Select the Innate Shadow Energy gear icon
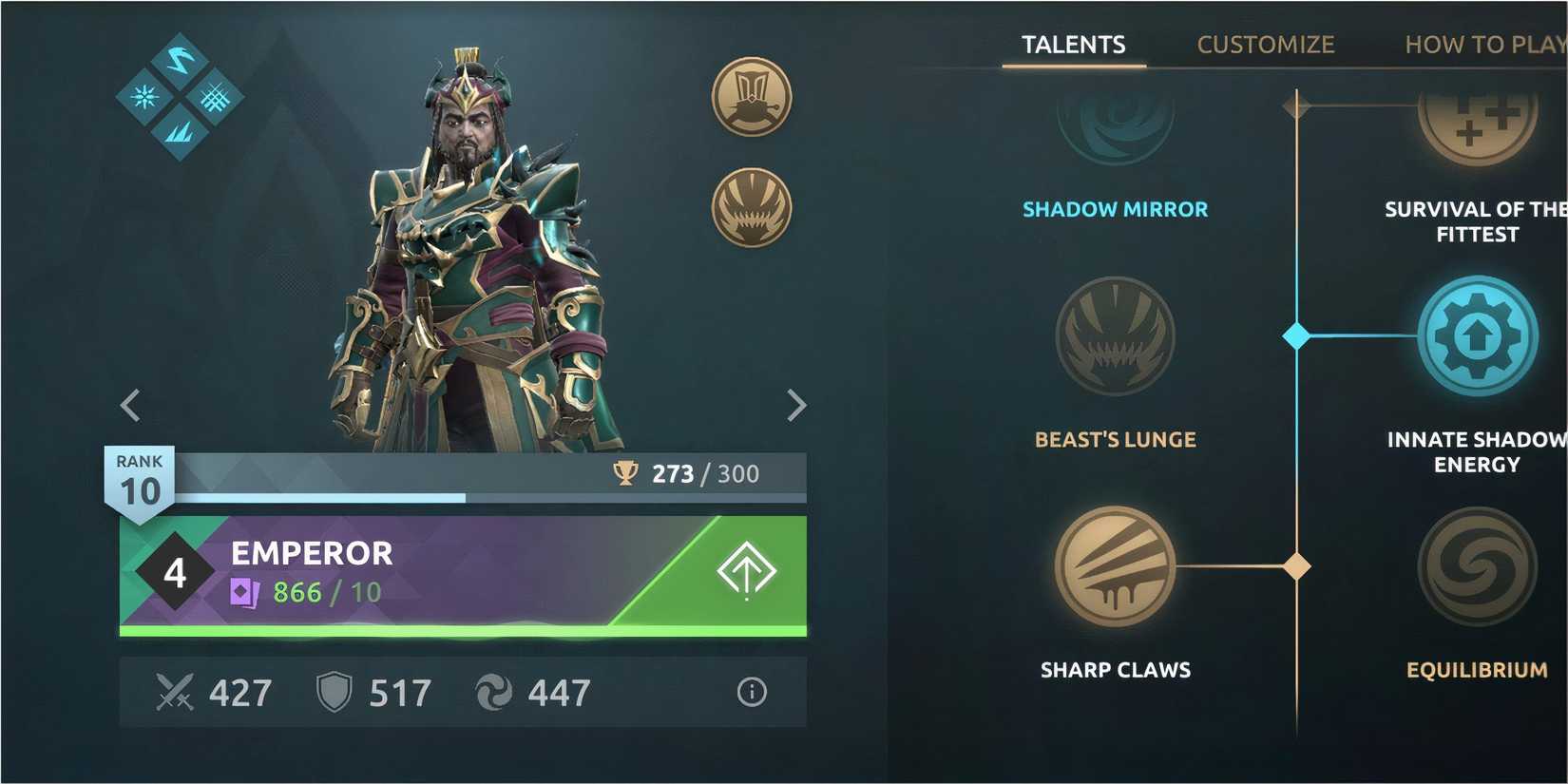 1477,335
